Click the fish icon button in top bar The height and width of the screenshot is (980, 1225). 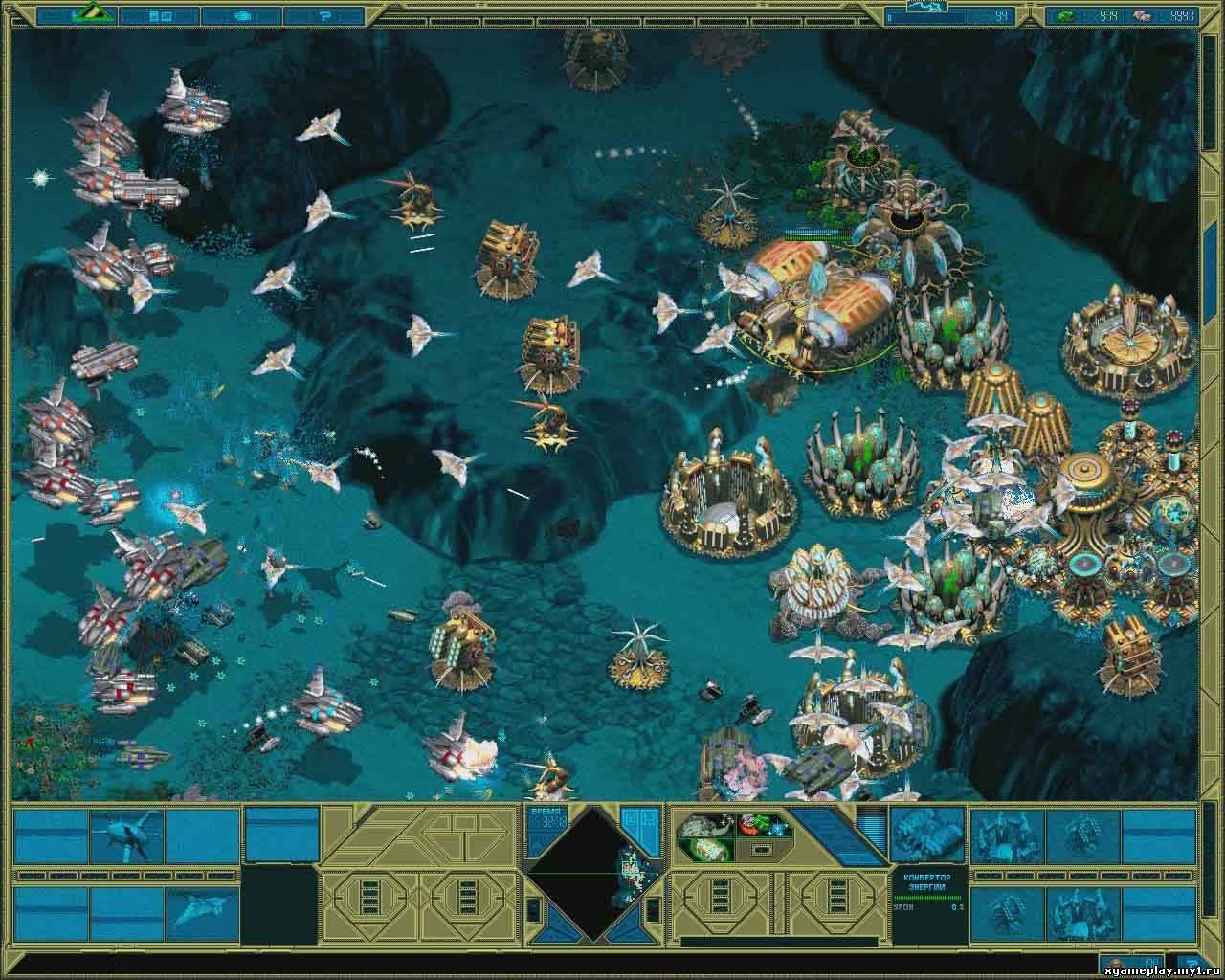242,15
